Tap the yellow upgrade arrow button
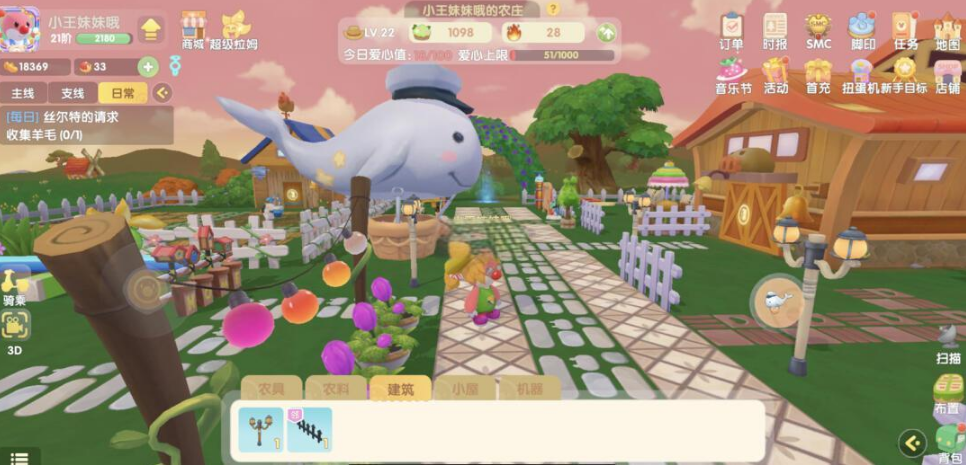 coord(150,30)
